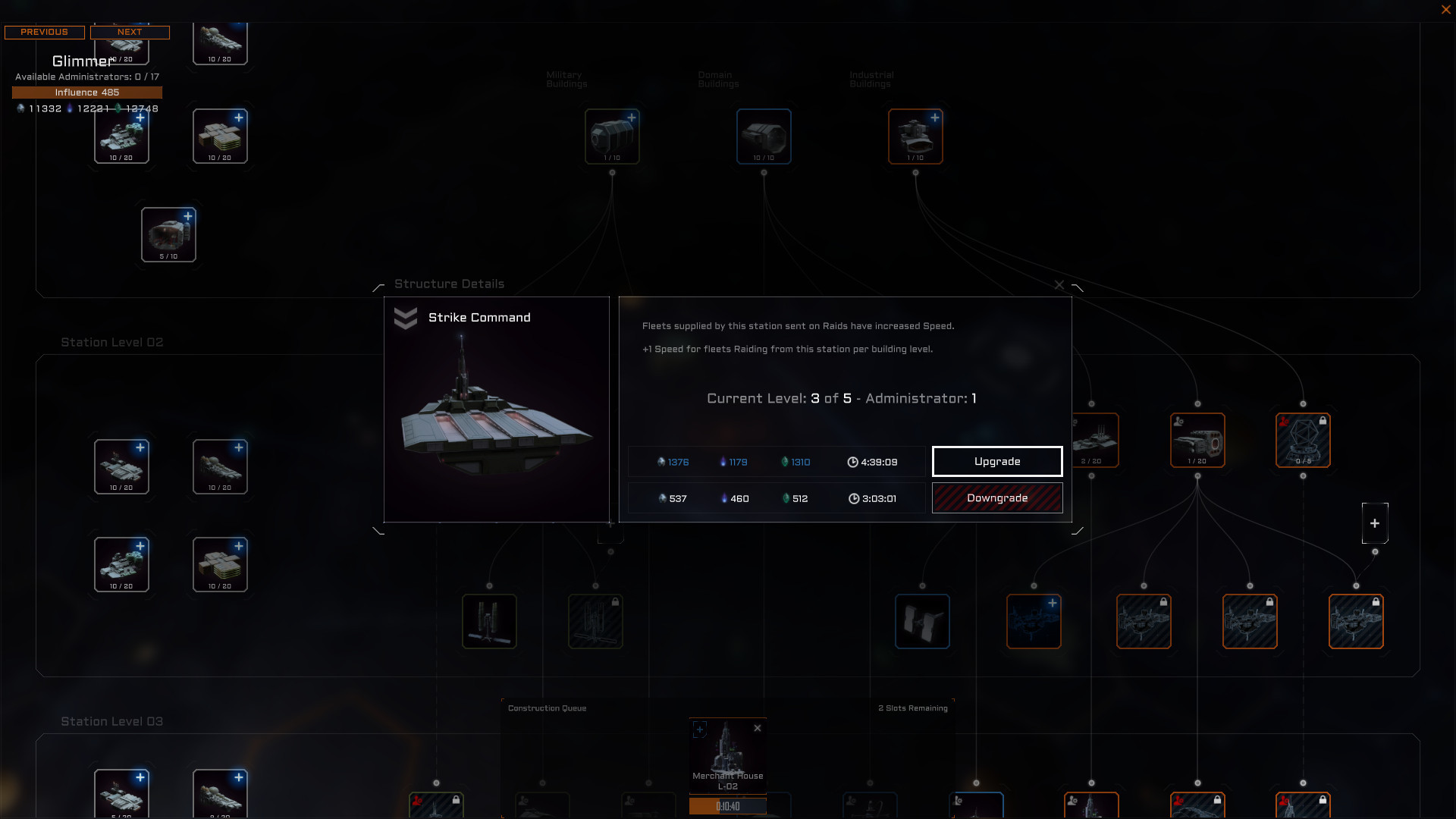Viewport: 1456px width, 819px height.
Task: Expand the plus slot near Station Level 02
Action: [x=611, y=533]
